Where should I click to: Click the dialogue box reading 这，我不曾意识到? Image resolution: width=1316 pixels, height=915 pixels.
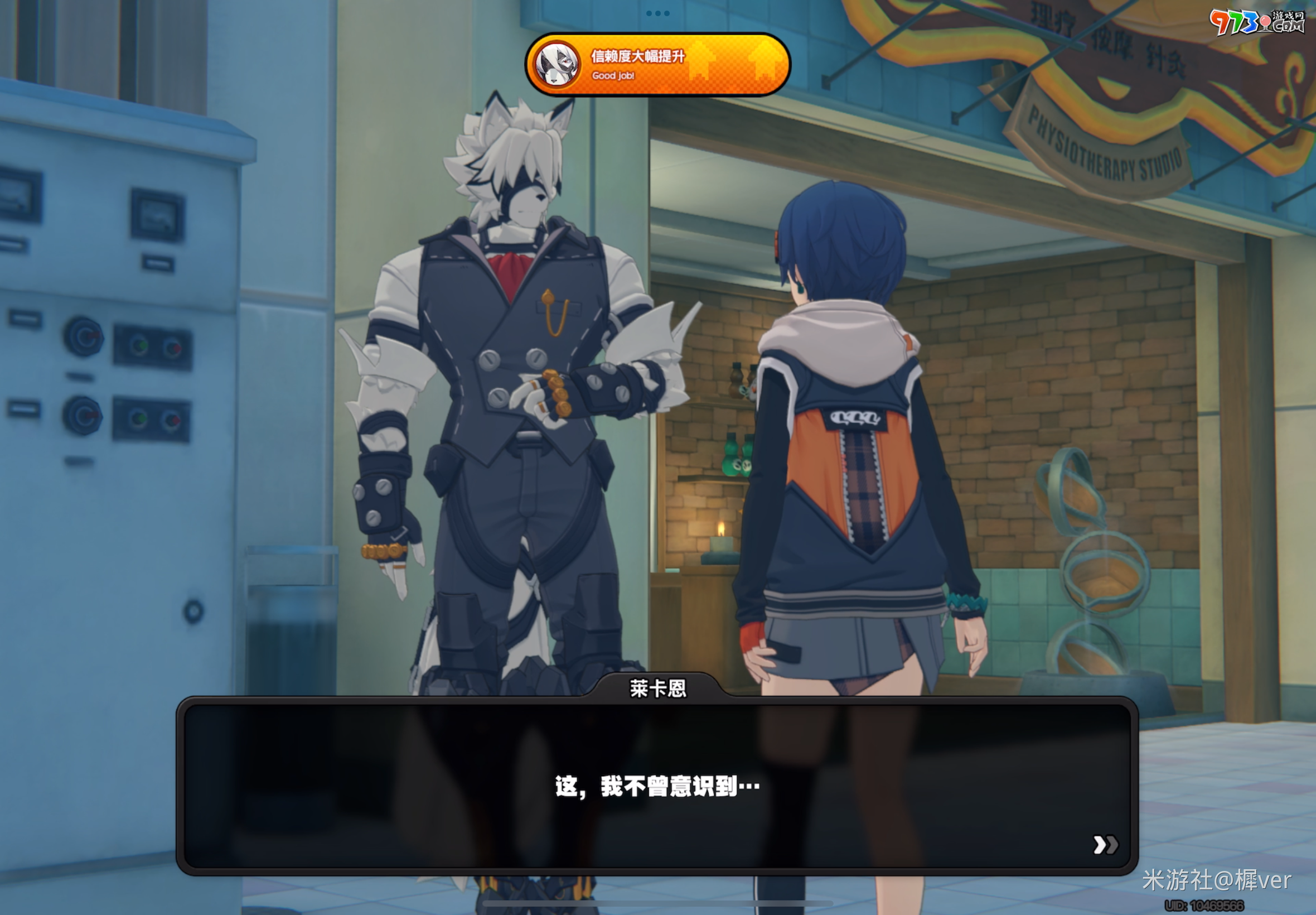click(656, 786)
